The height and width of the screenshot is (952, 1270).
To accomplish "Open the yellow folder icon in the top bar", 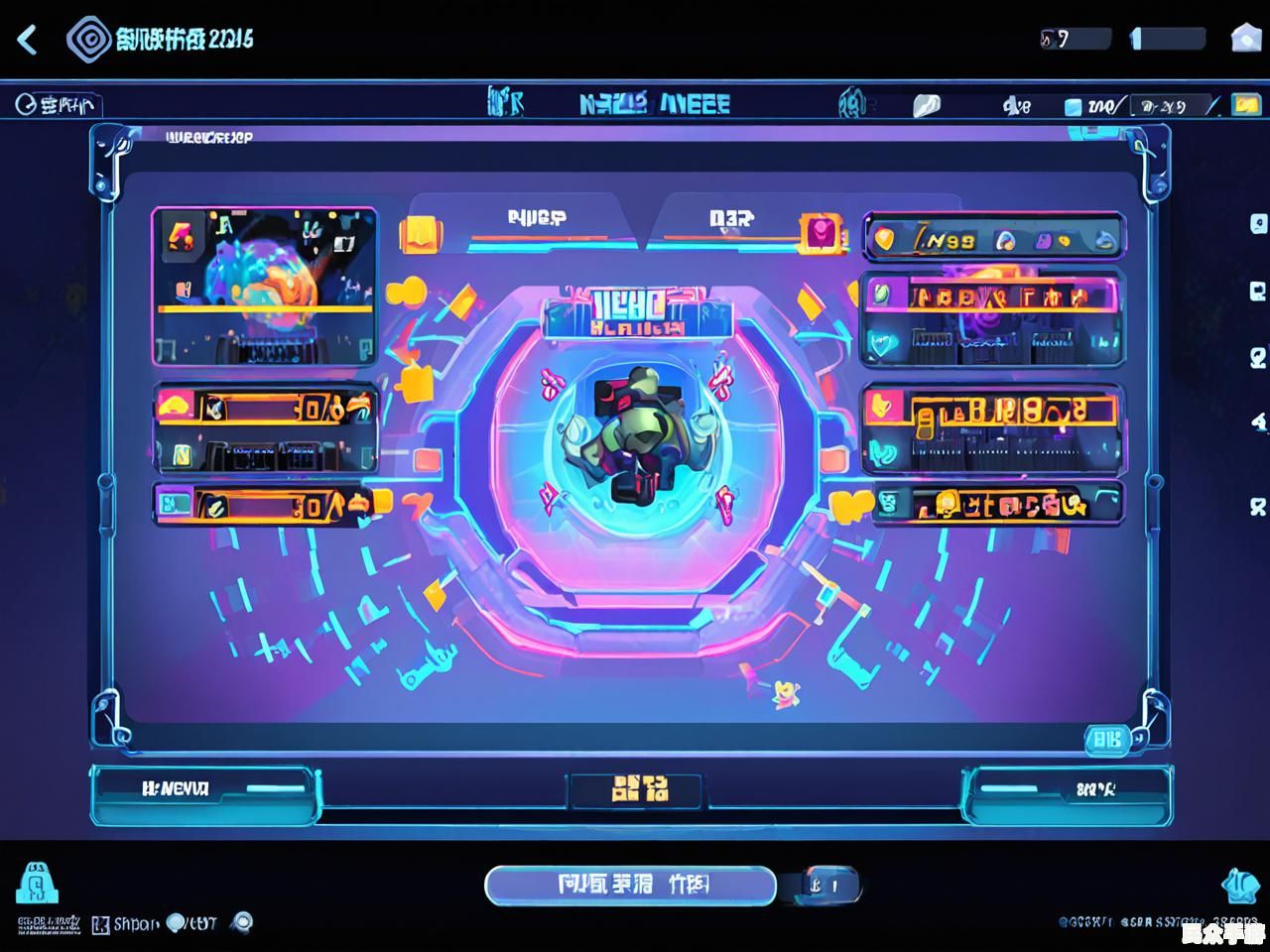I will click(1244, 105).
